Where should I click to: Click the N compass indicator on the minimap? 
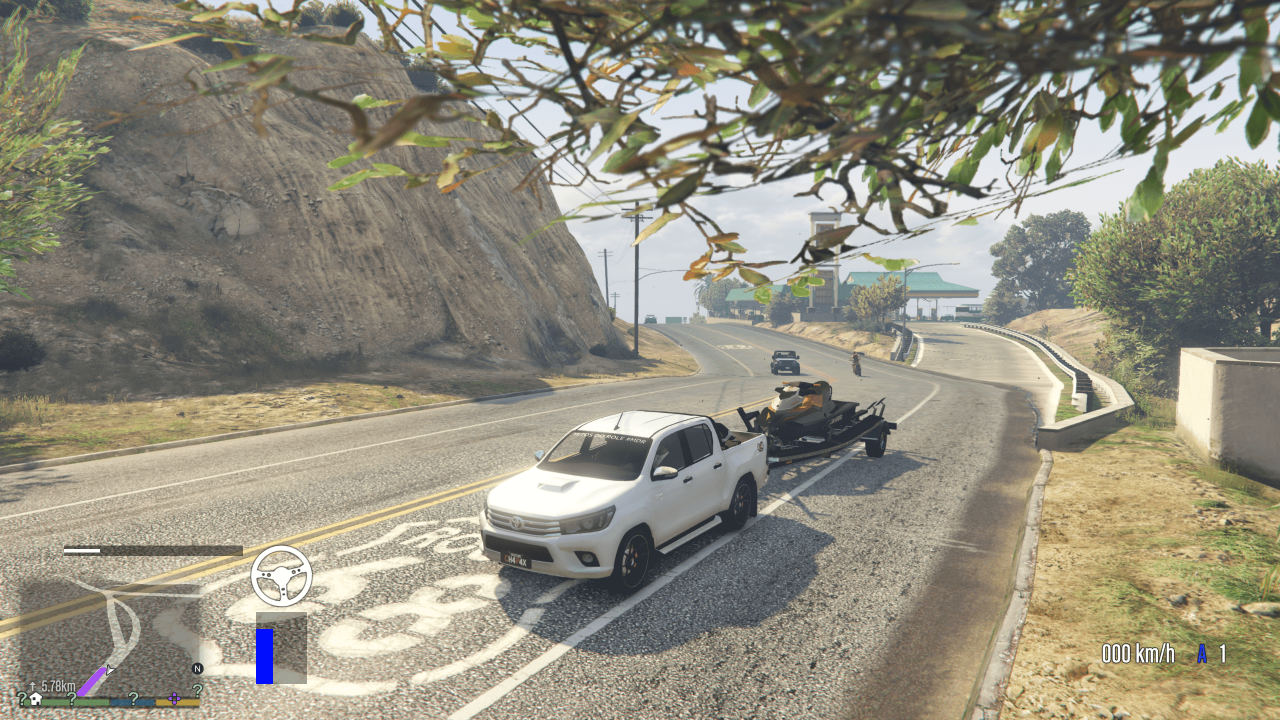pos(197,669)
